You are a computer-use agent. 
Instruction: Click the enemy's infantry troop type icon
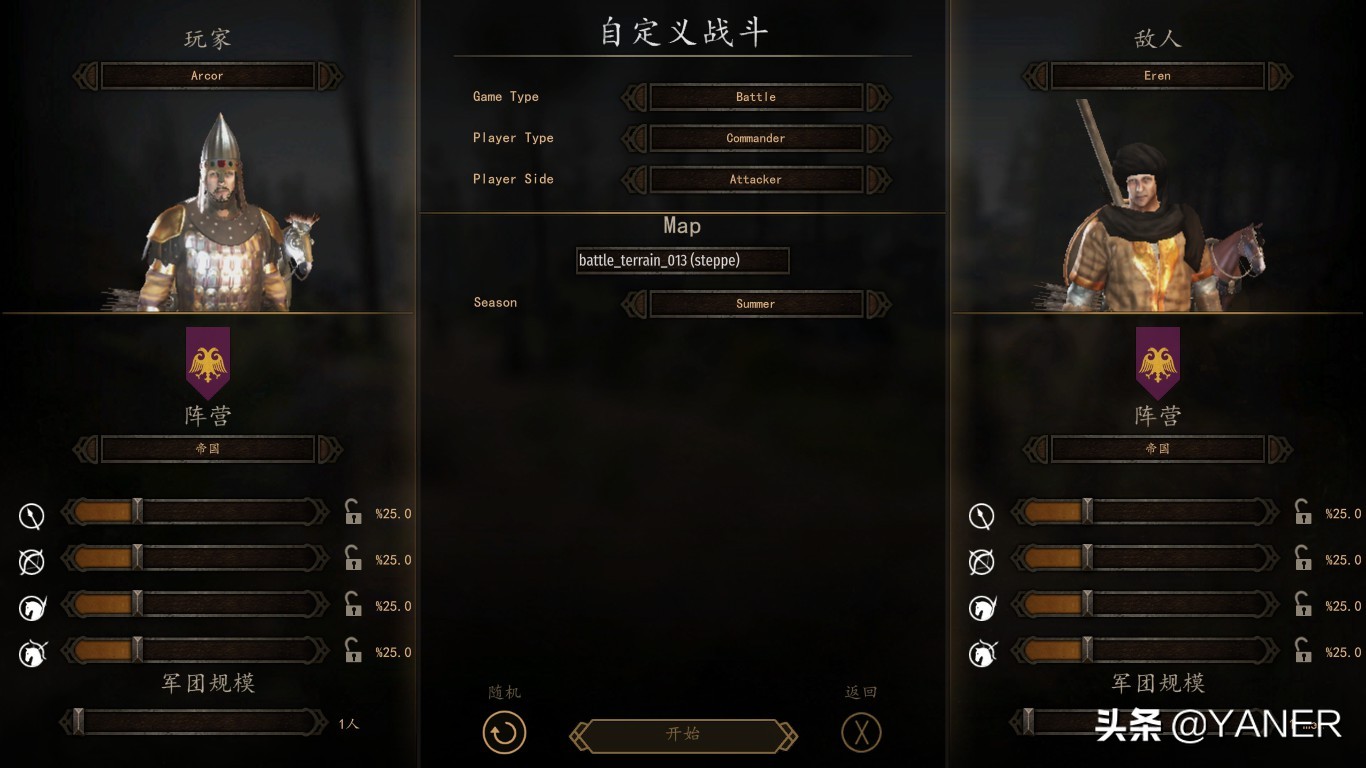pyautogui.click(x=981, y=515)
